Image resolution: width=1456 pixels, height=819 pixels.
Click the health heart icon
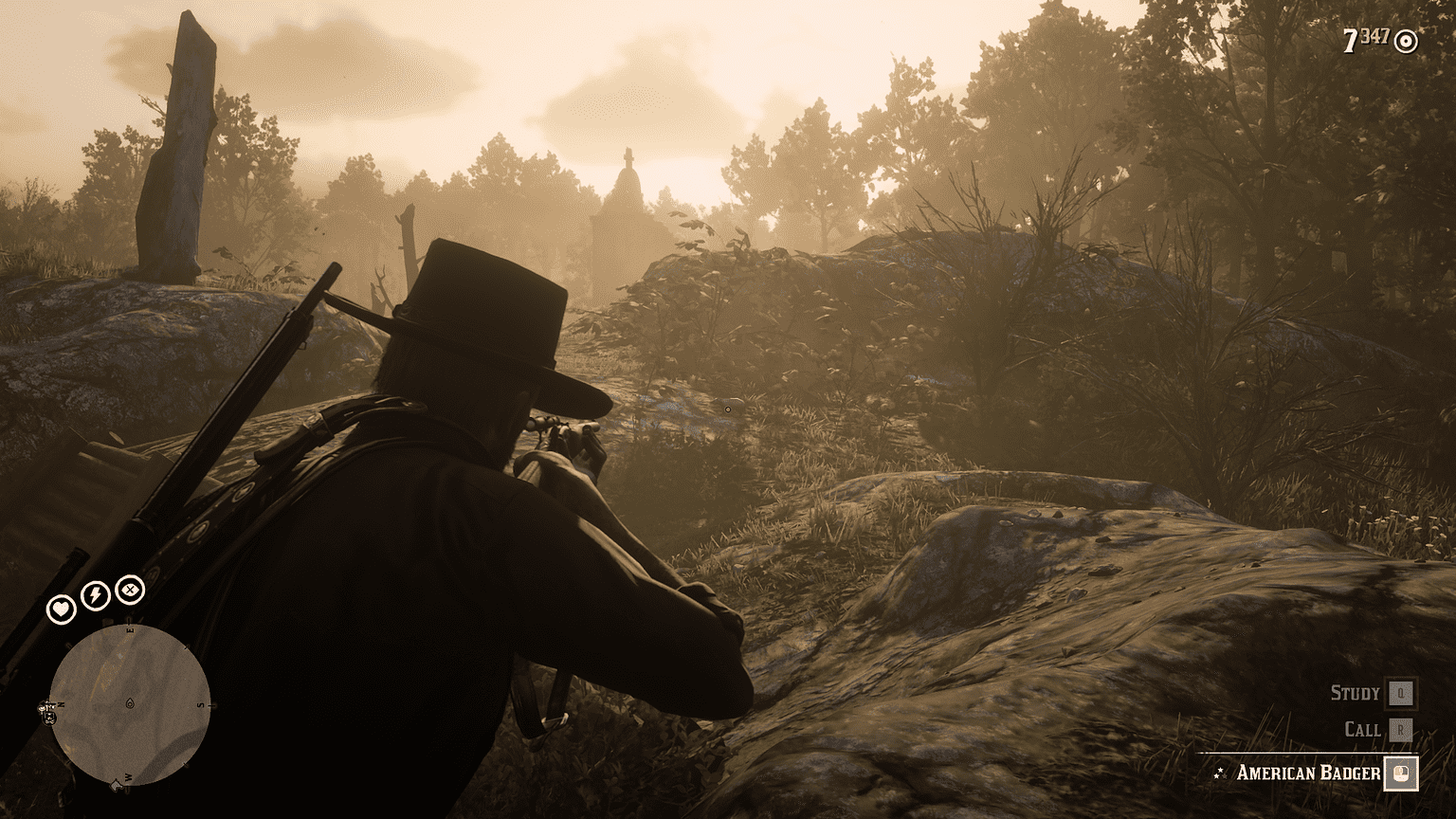coord(62,608)
